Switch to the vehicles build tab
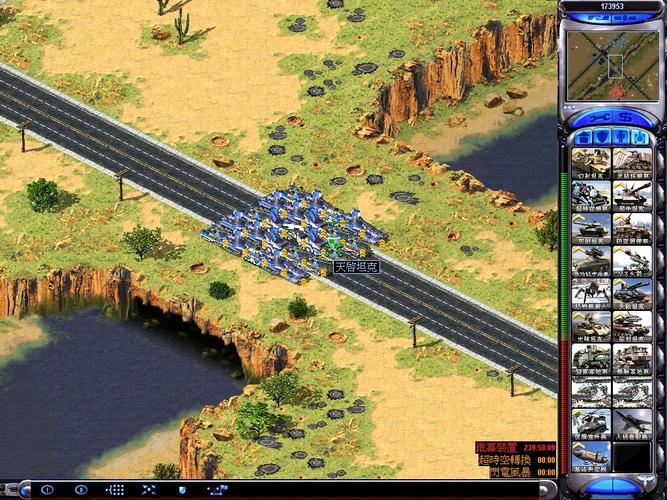The height and width of the screenshot is (500, 667). (x=641, y=135)
